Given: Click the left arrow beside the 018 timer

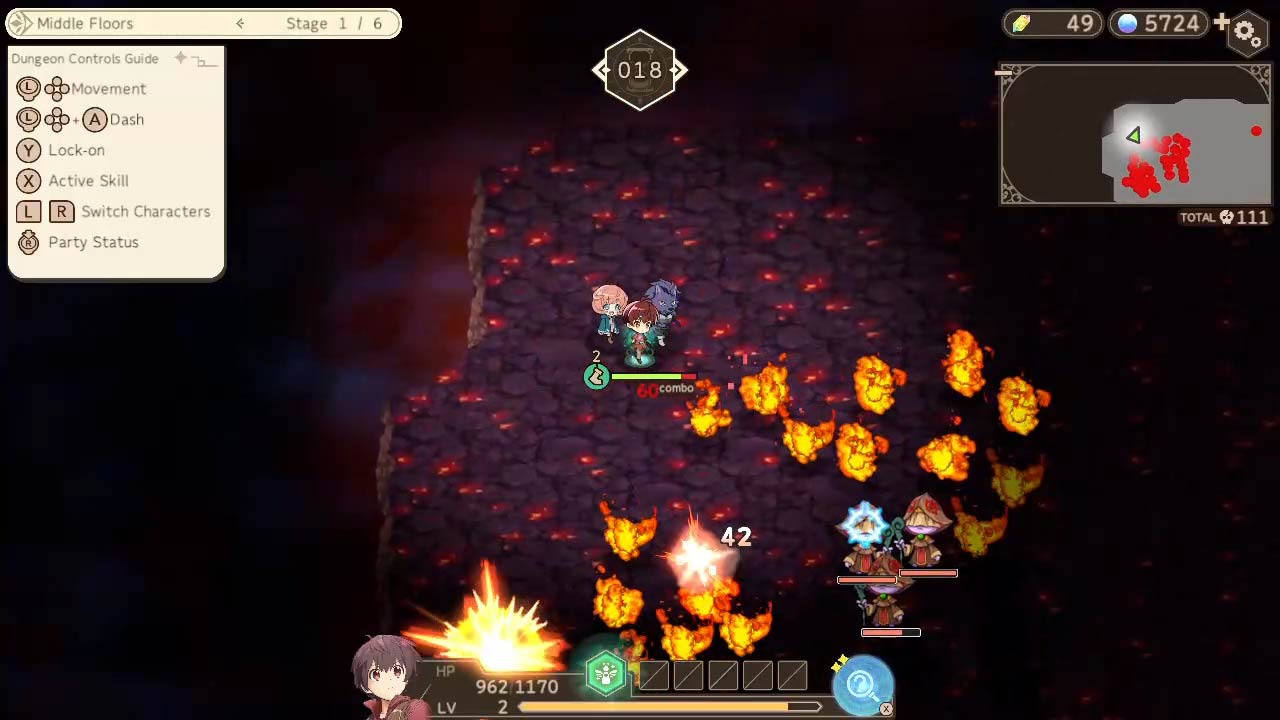Looking at the screenshot, I should coord(599,70).
